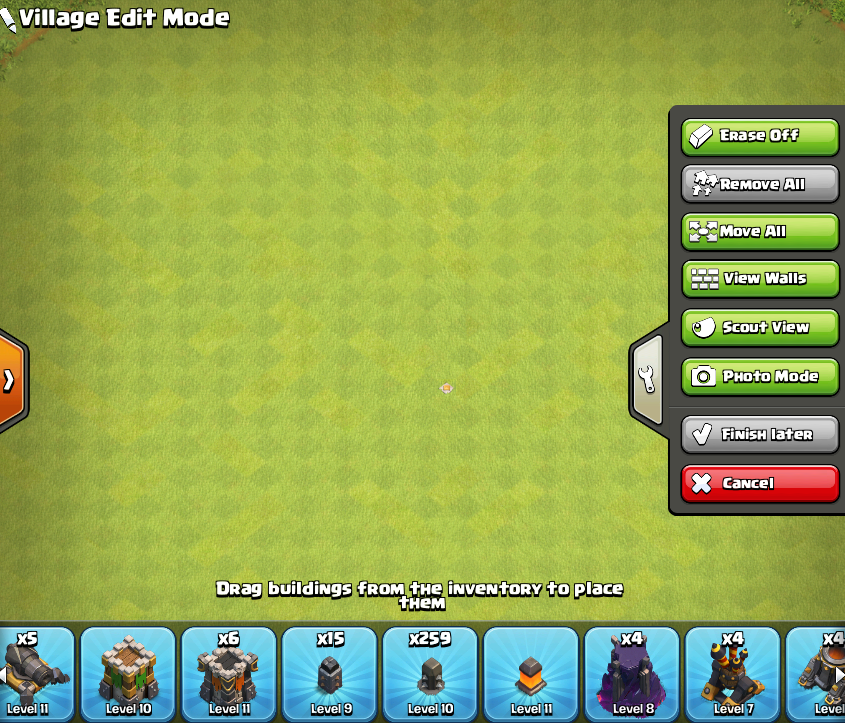Pick the Level 10 tower building slot

pos(128,672)
